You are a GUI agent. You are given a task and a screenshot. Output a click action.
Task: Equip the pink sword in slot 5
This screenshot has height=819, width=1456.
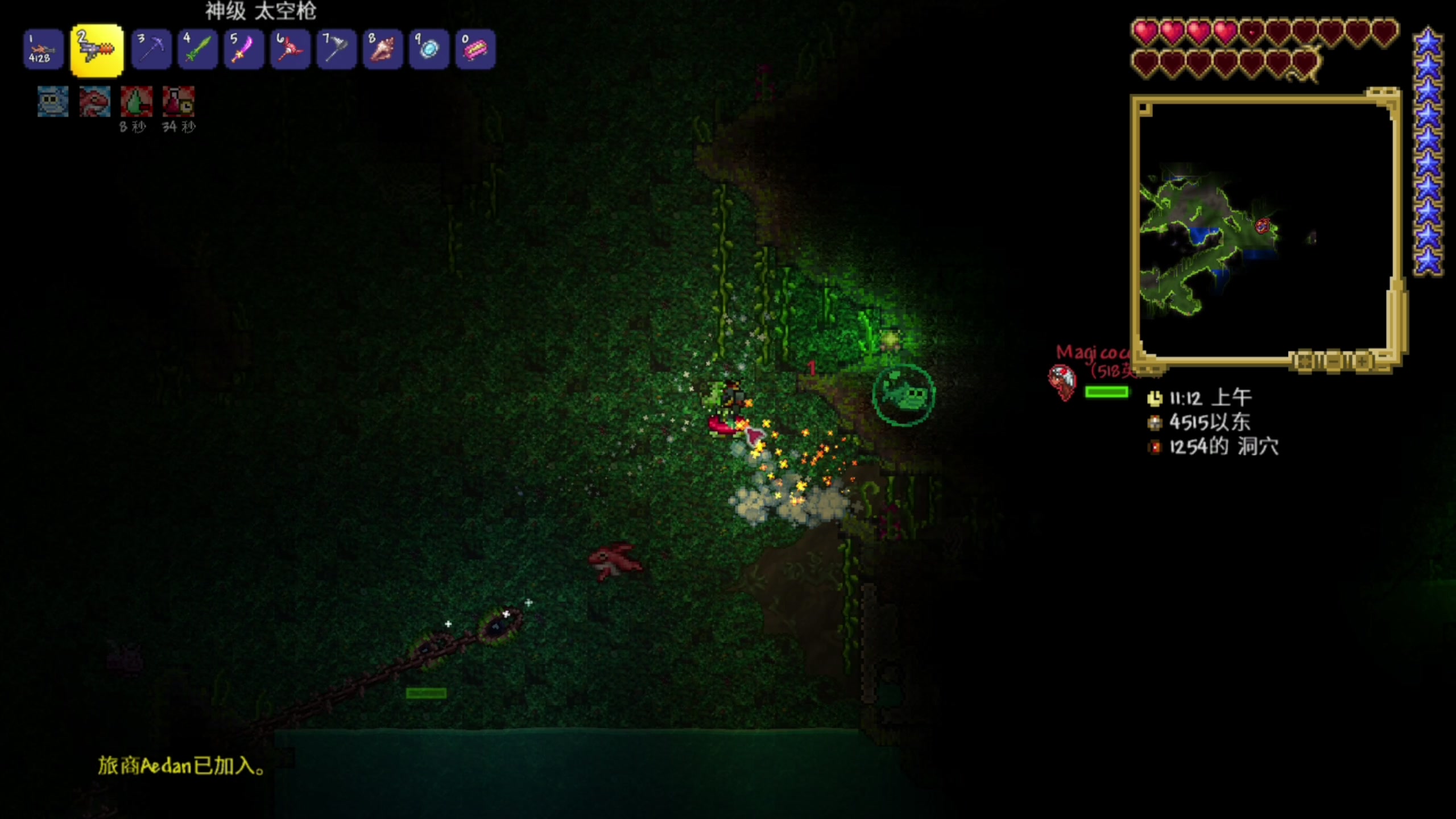click(243, 50)
